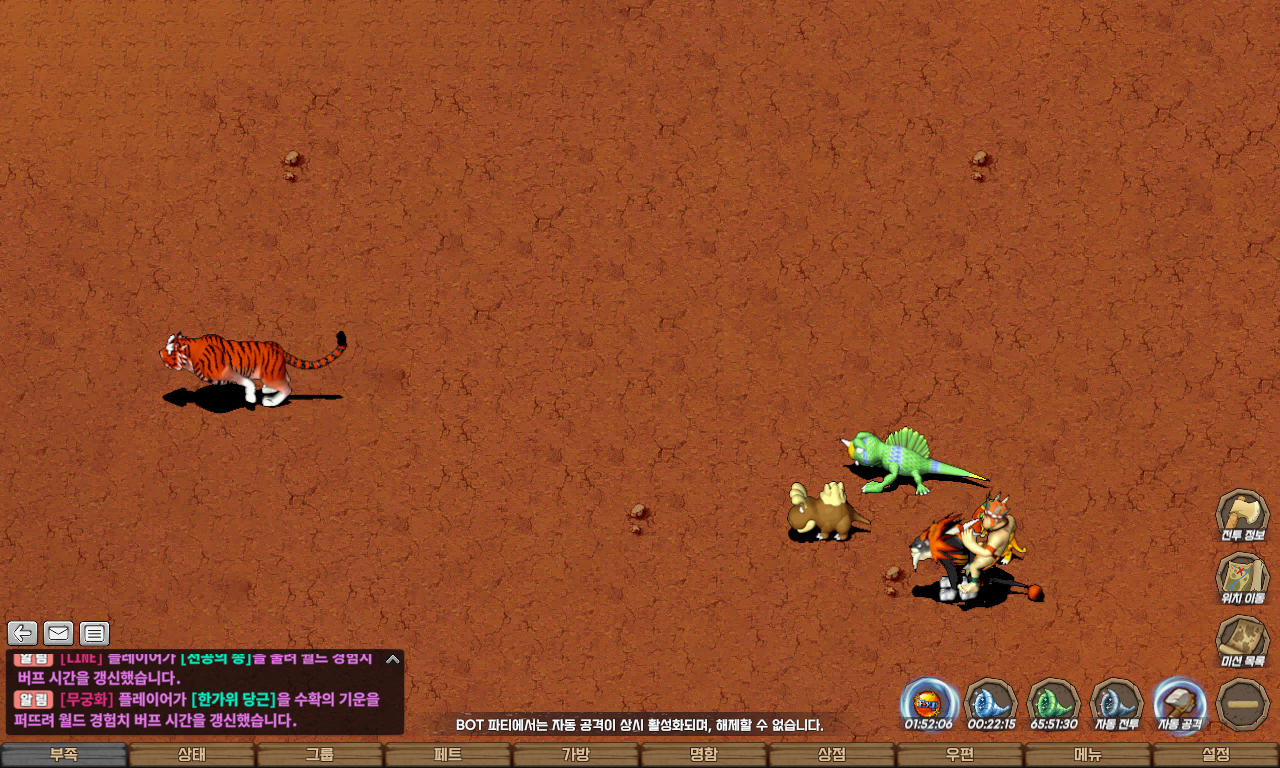The width and height of the screenshot is (1280, 768).
Task: Click the 메뉴 menu button
Action: [x=1088, y=755]
